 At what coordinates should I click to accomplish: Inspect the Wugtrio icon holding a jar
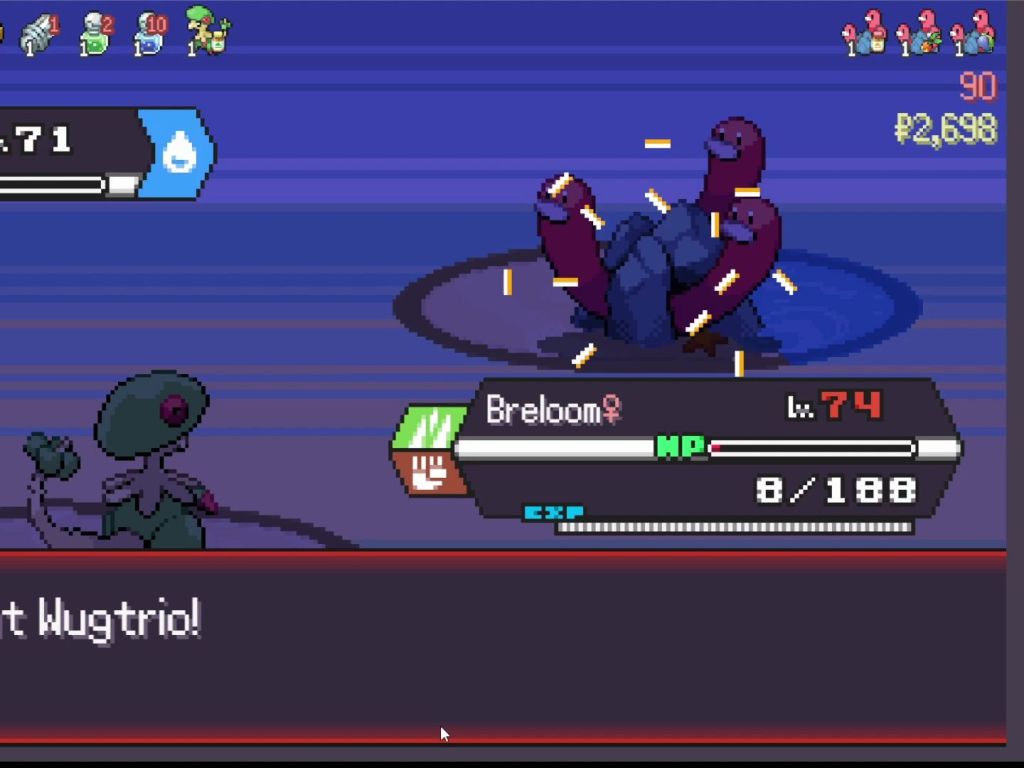pyautogui.click(x=866, y=34)
